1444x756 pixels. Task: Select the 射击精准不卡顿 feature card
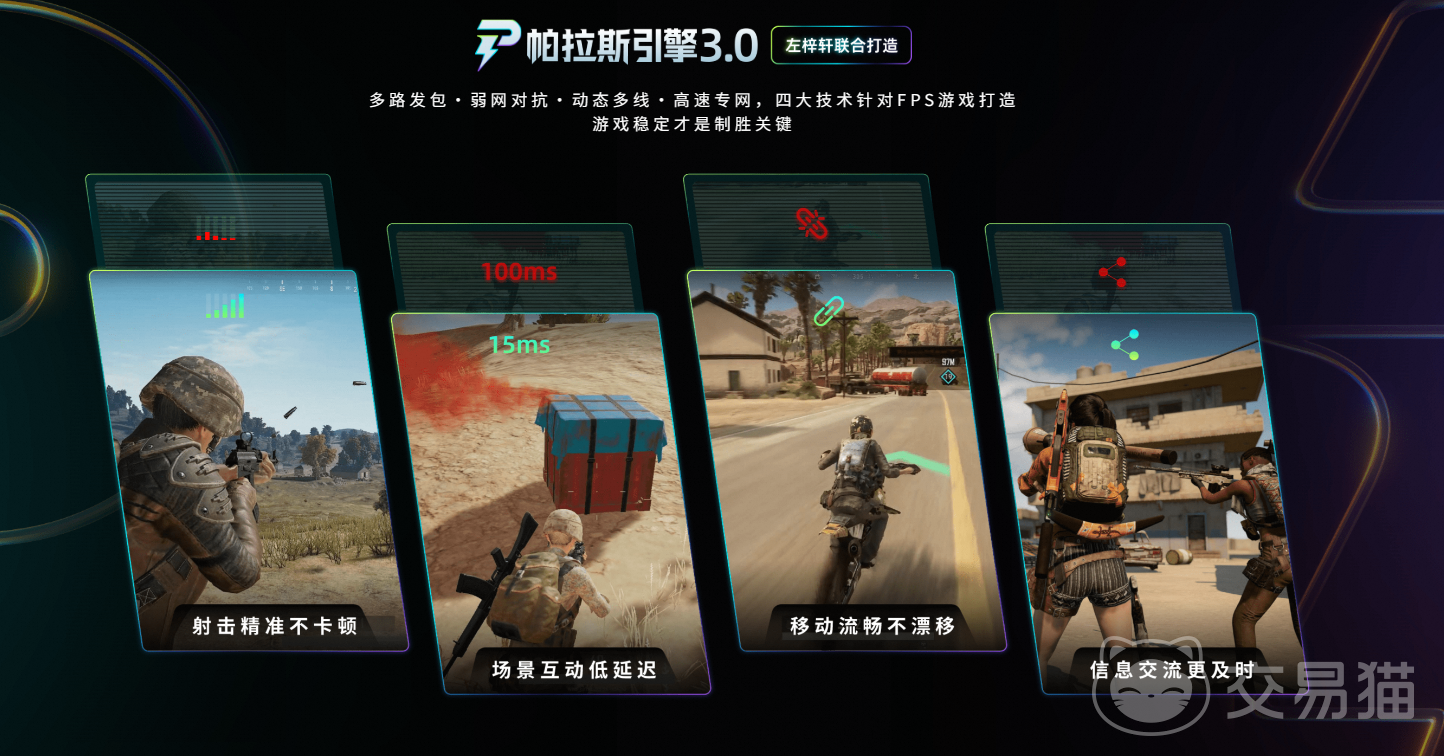[x=250, y=460]
